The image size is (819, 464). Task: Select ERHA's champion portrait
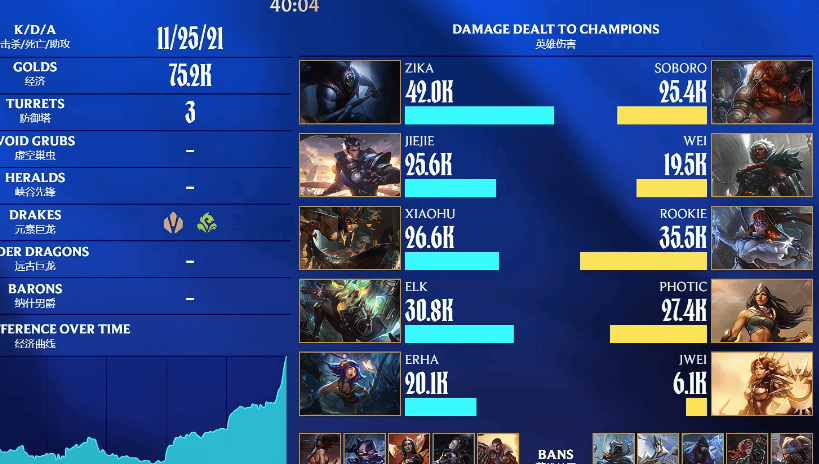pyautogui.click(x=350, y=384)
